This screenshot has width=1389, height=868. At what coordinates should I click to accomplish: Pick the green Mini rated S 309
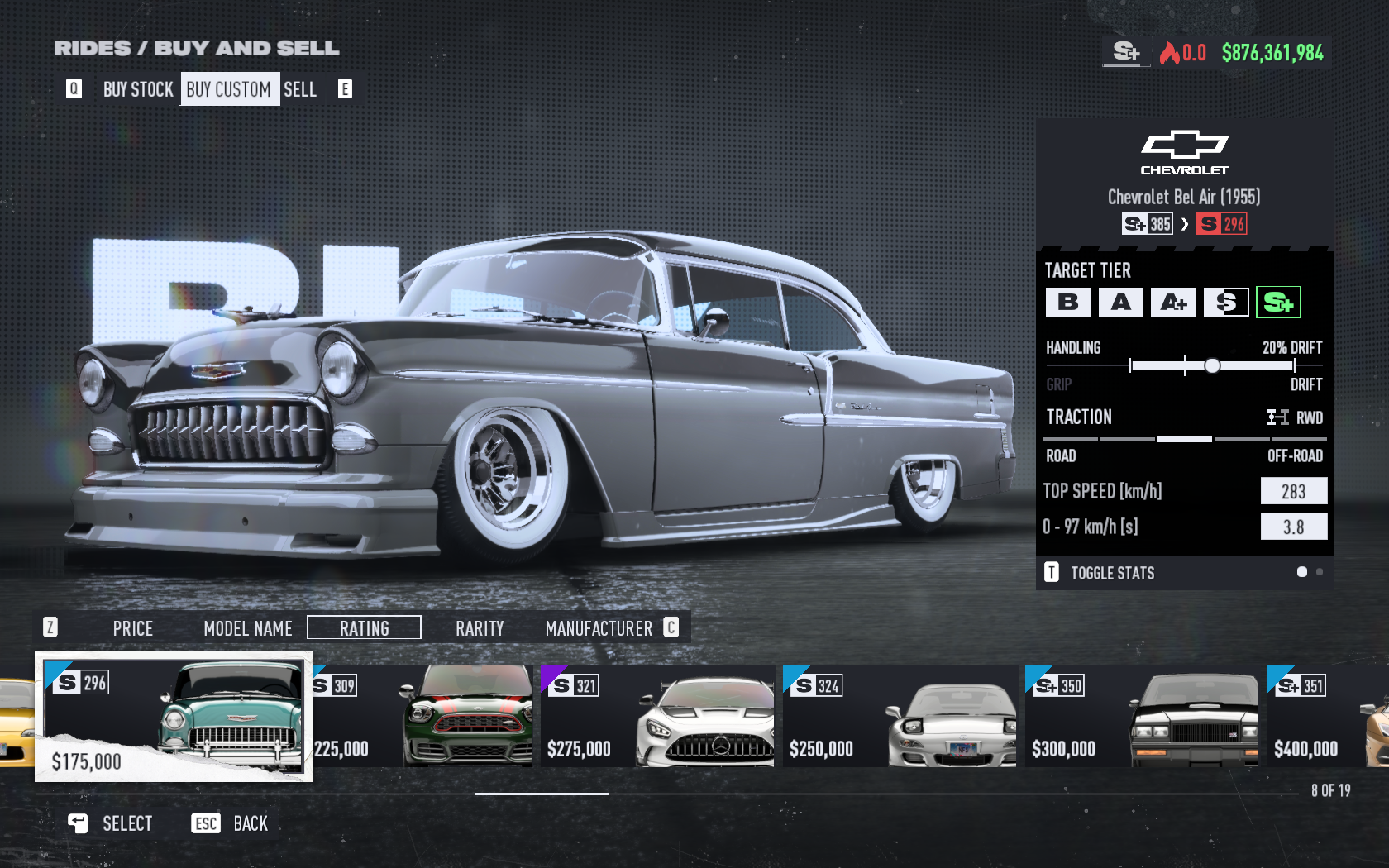coord(422,717)
